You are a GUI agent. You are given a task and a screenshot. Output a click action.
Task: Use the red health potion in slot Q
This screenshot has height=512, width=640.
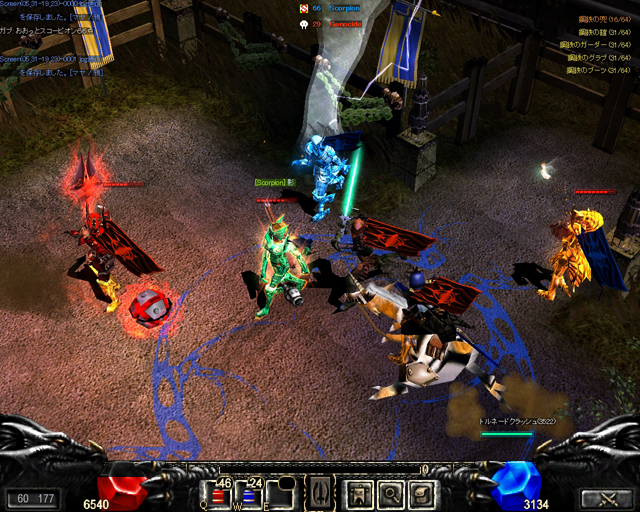(220, 494)
